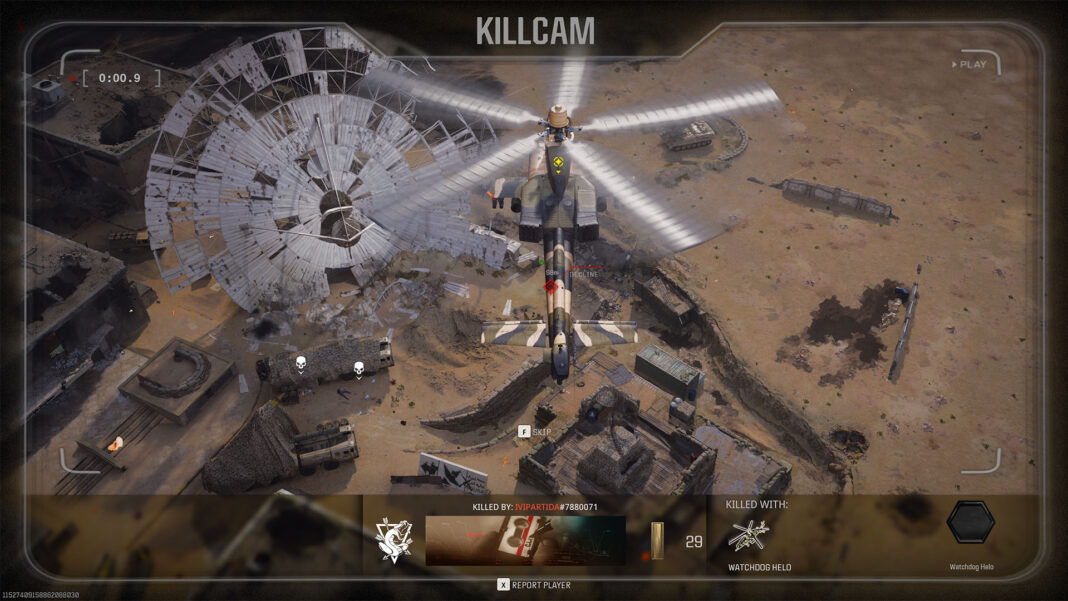Select the killer's clan emblem icon
The image size is (1068, 601).
[x=393, y=539]
